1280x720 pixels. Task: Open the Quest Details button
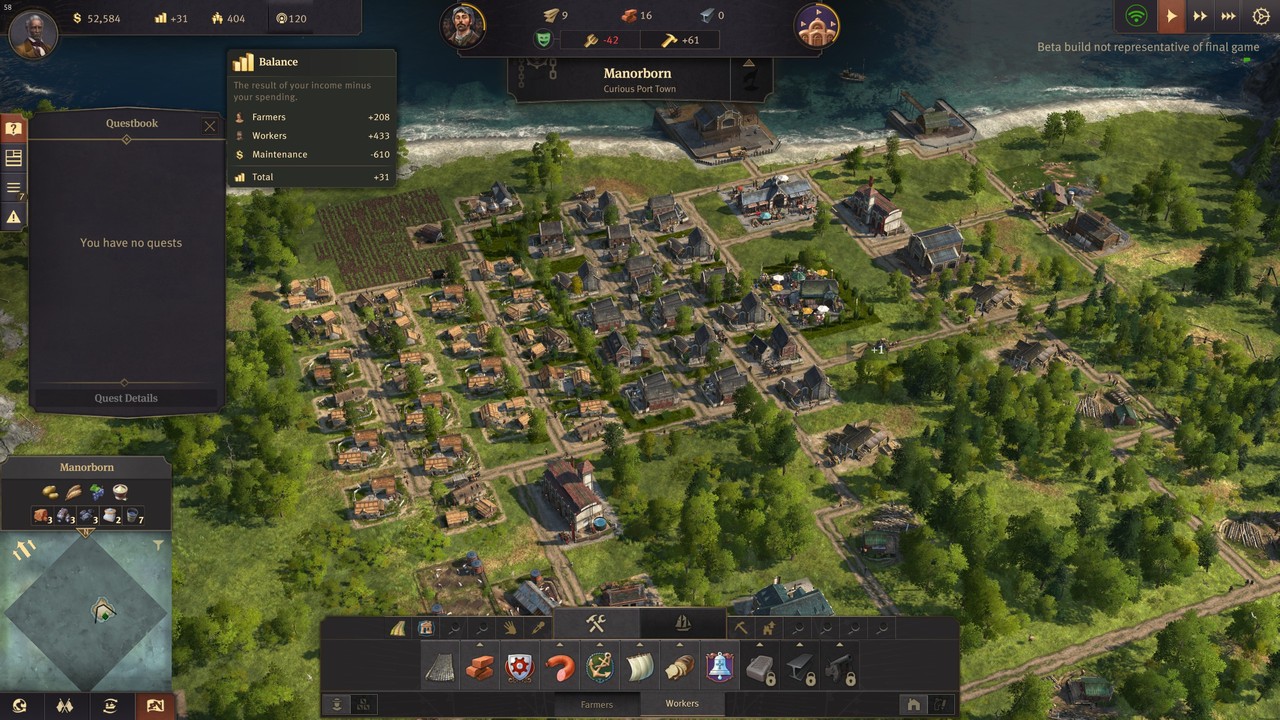click(x=126, y=398)
